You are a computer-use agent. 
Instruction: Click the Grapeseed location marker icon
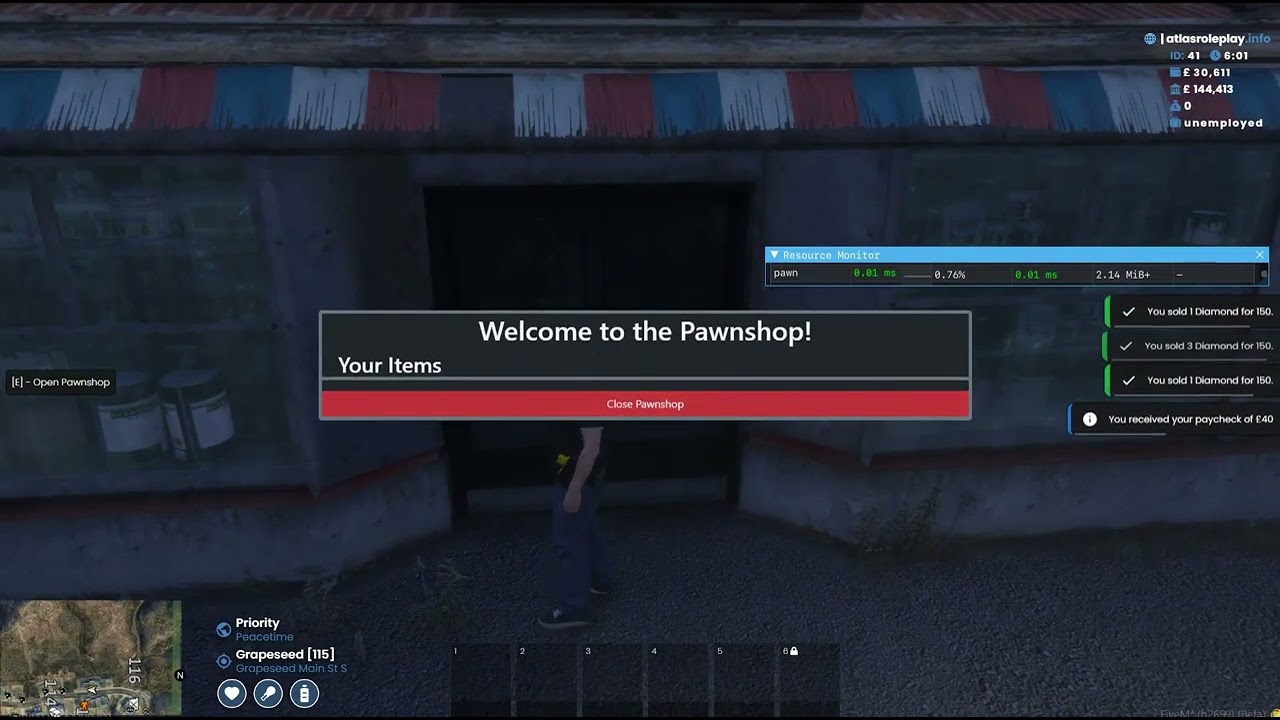(x=222, y=660)
